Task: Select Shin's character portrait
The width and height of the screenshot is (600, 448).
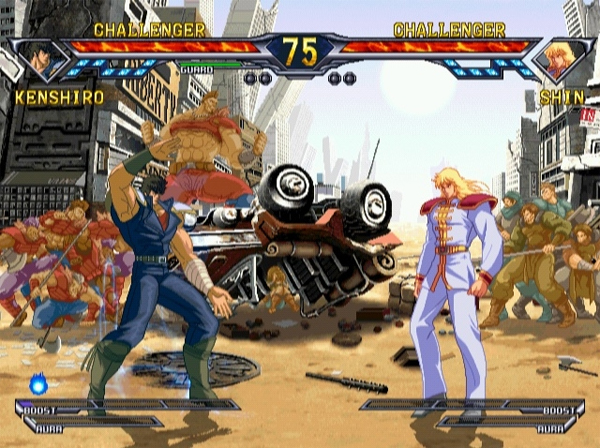Action: tap(561, 61)
